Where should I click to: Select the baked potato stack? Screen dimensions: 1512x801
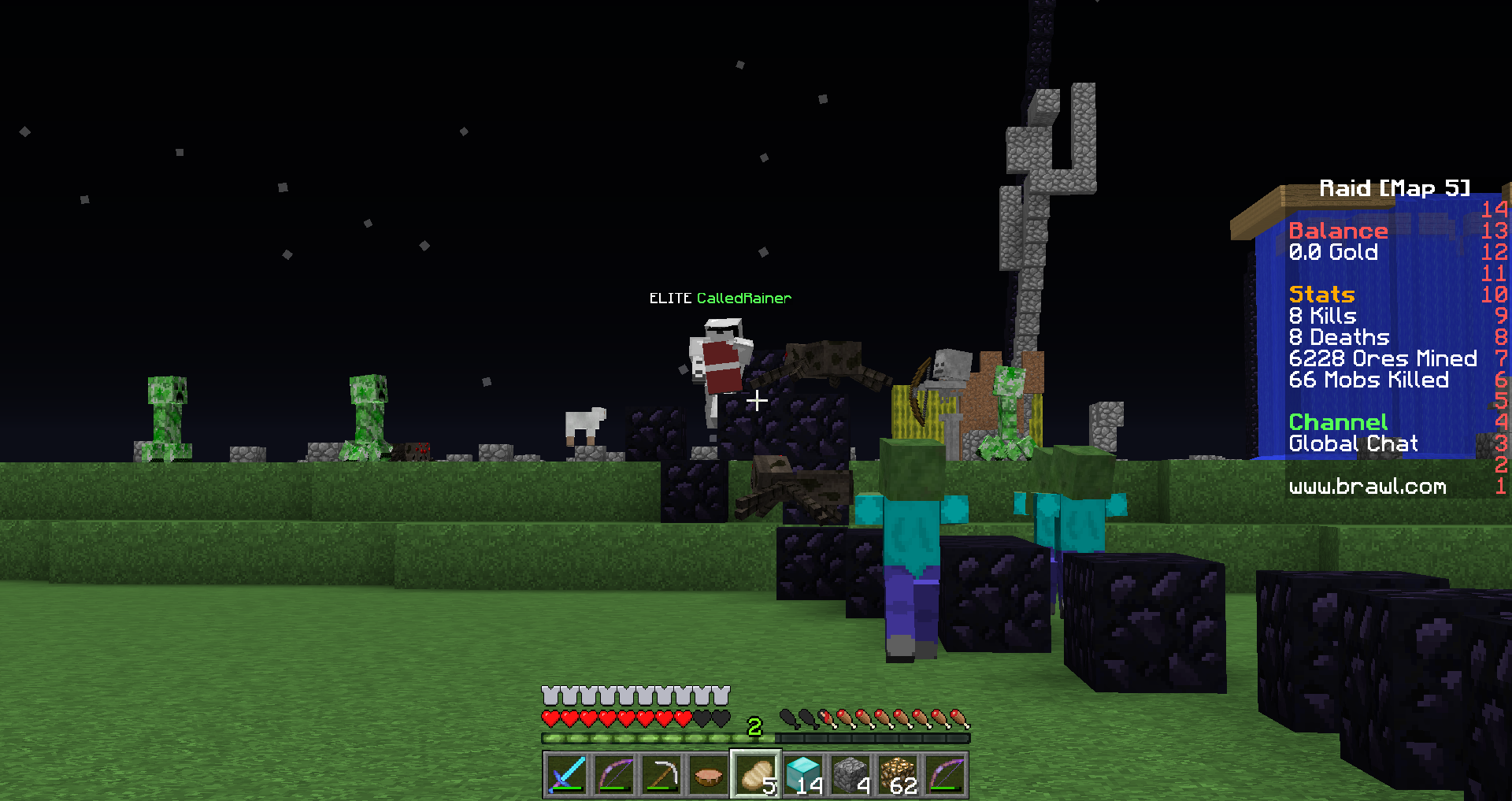756,775
